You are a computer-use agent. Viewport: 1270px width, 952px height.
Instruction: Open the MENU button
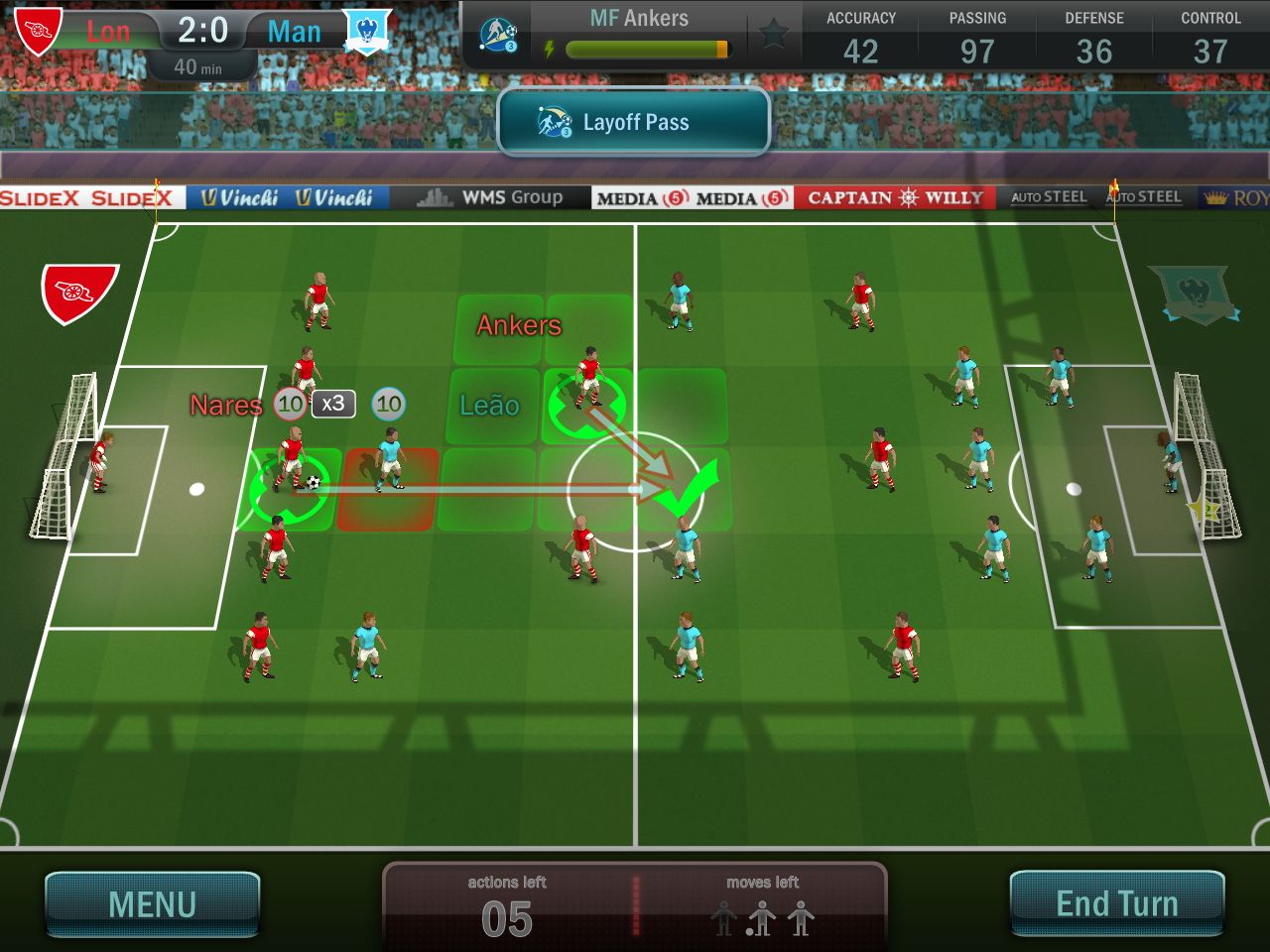153,903
